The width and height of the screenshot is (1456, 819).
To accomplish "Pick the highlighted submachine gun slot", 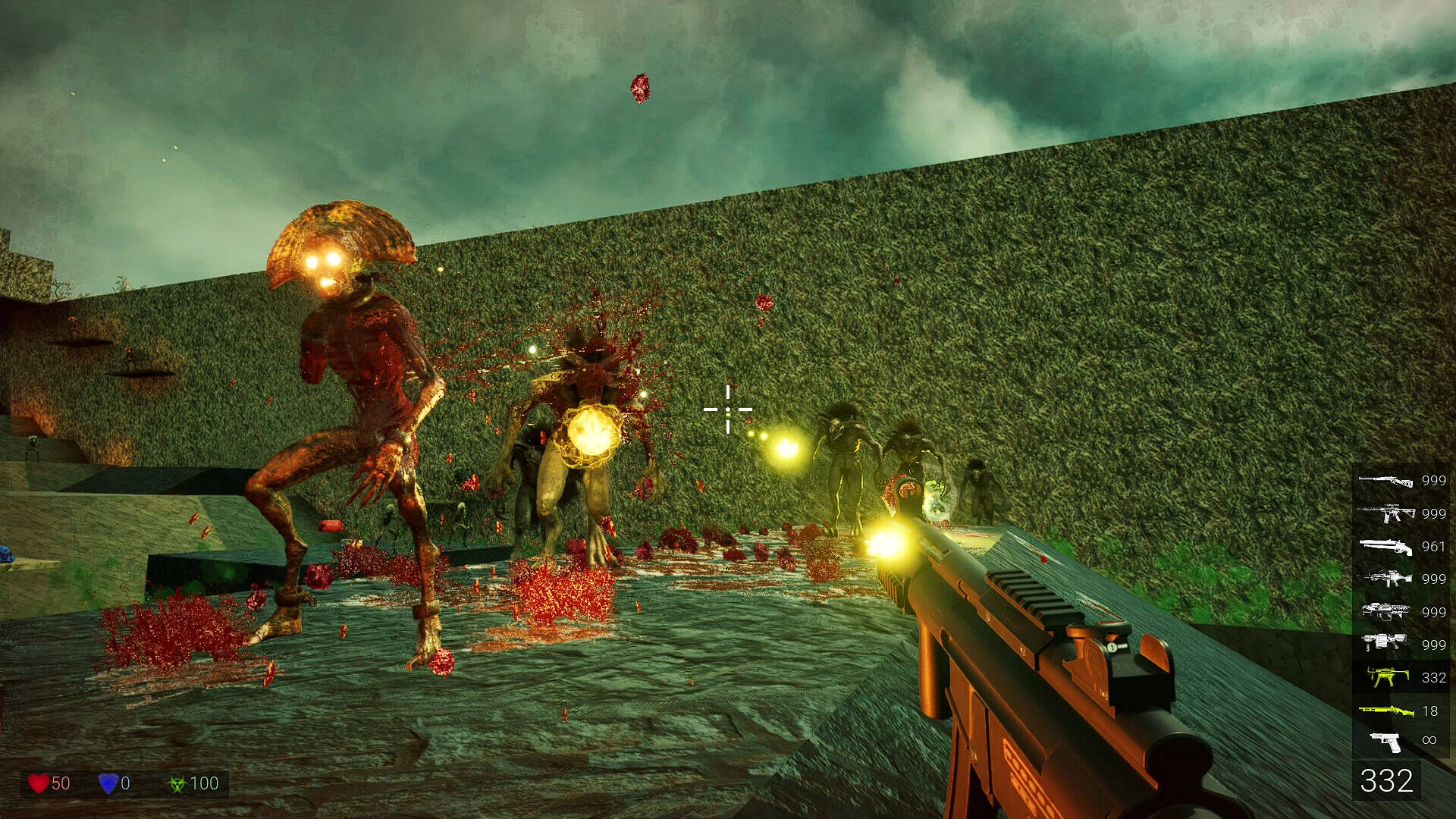I will pos(1386,676).
